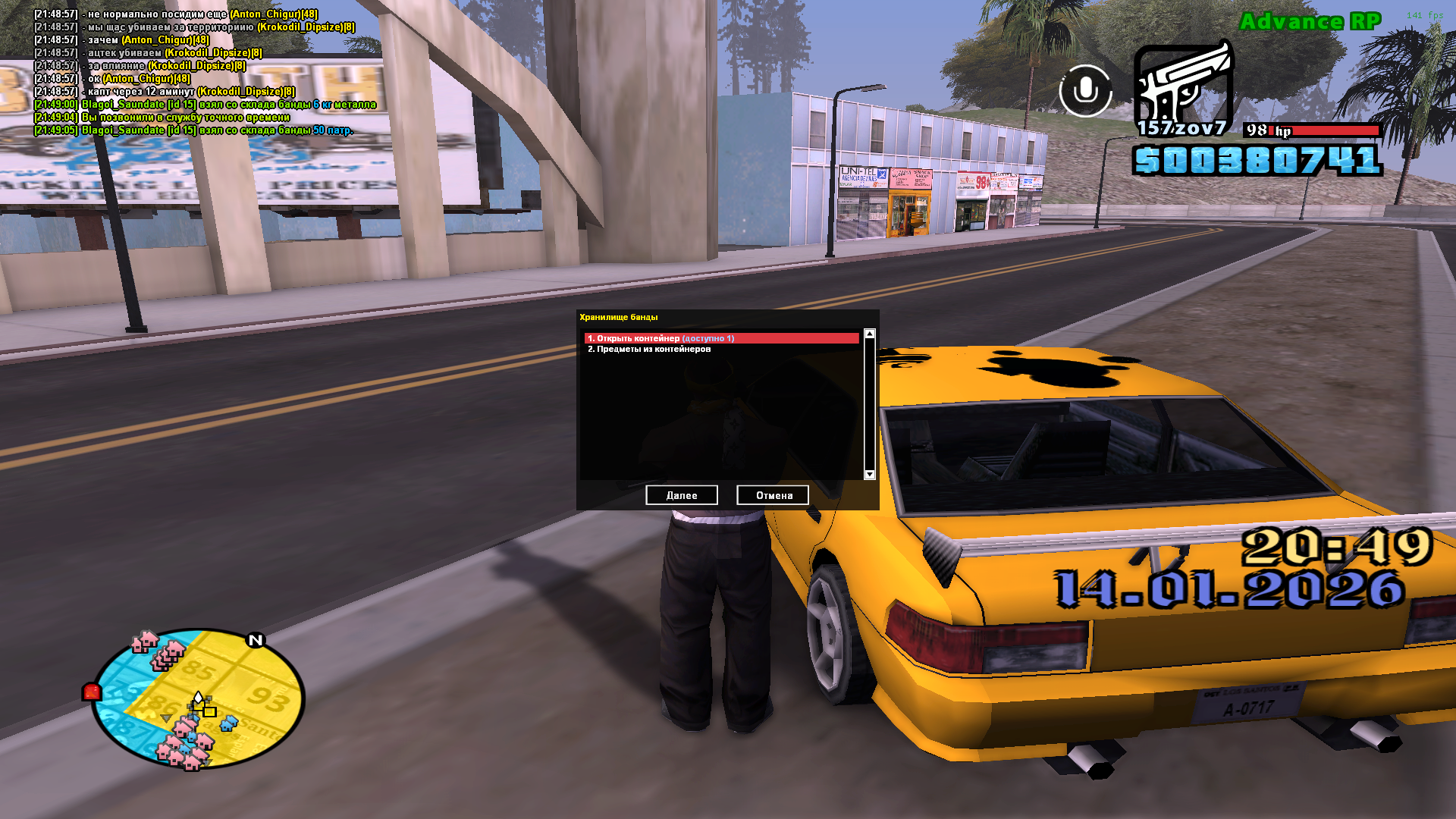The image size is (1456, 819).
Task: Select "Открыть контейнер" list entry
Action: (720, 338)
